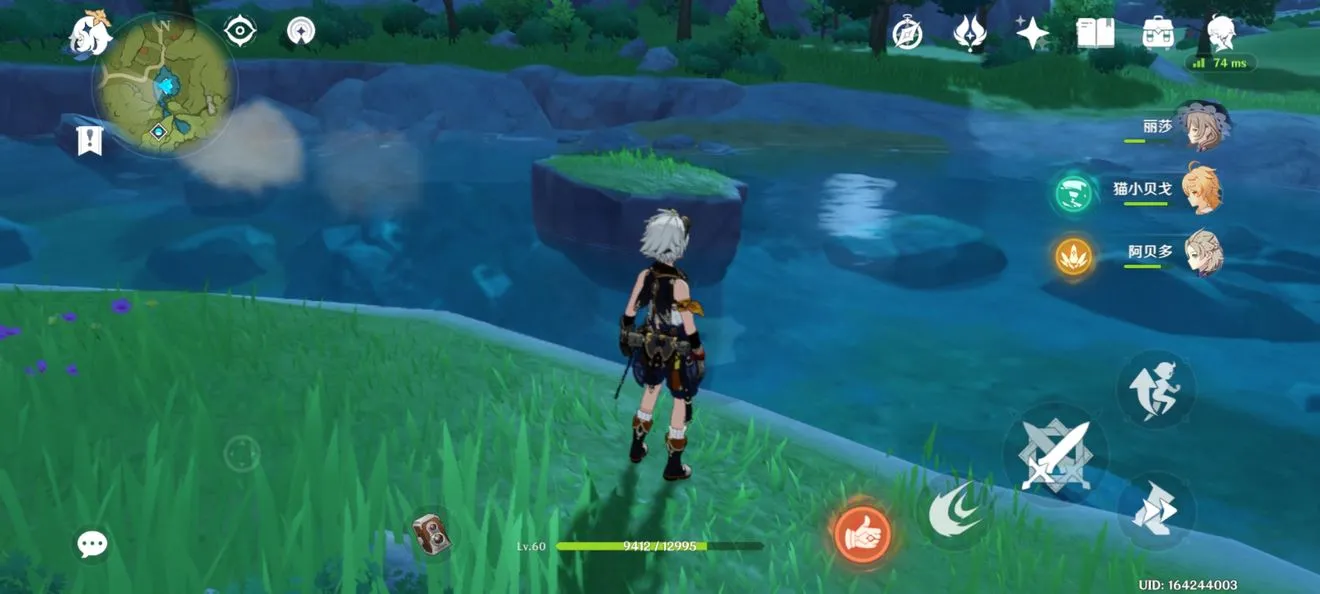
Task: Open the quest bookmark icon
Action: tap(90, 140)
